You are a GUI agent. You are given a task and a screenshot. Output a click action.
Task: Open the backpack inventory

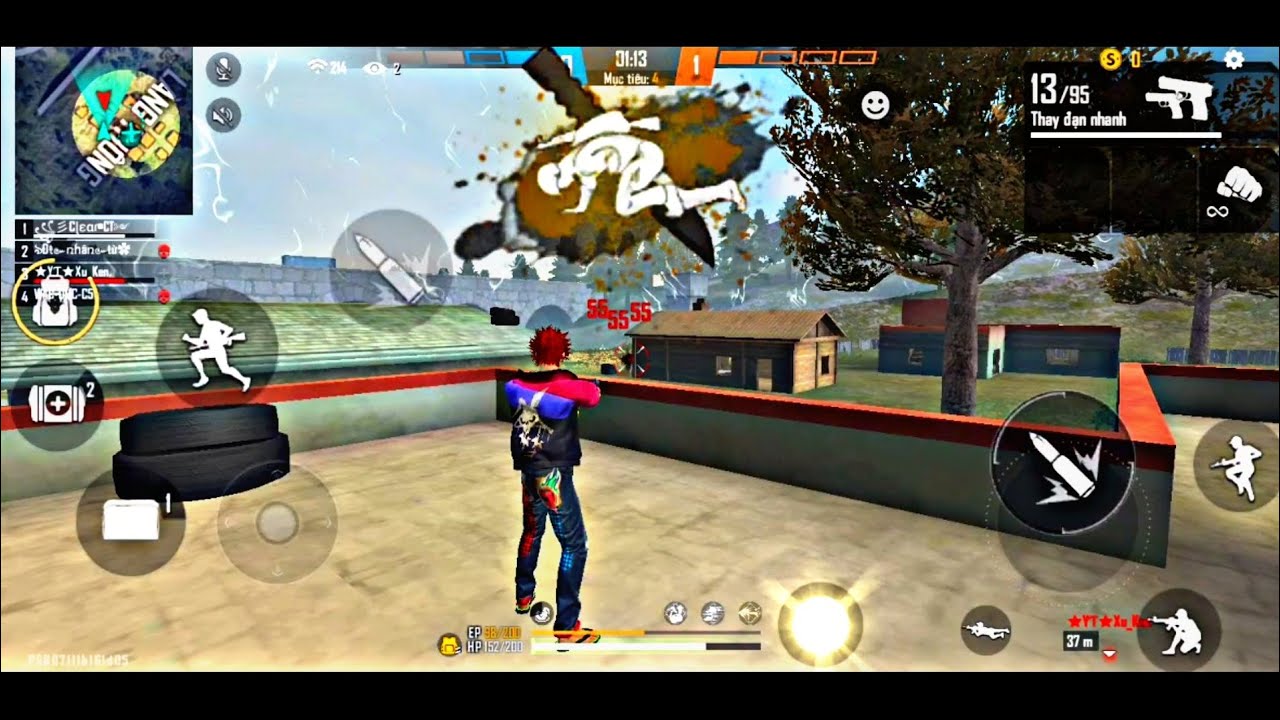54,302
